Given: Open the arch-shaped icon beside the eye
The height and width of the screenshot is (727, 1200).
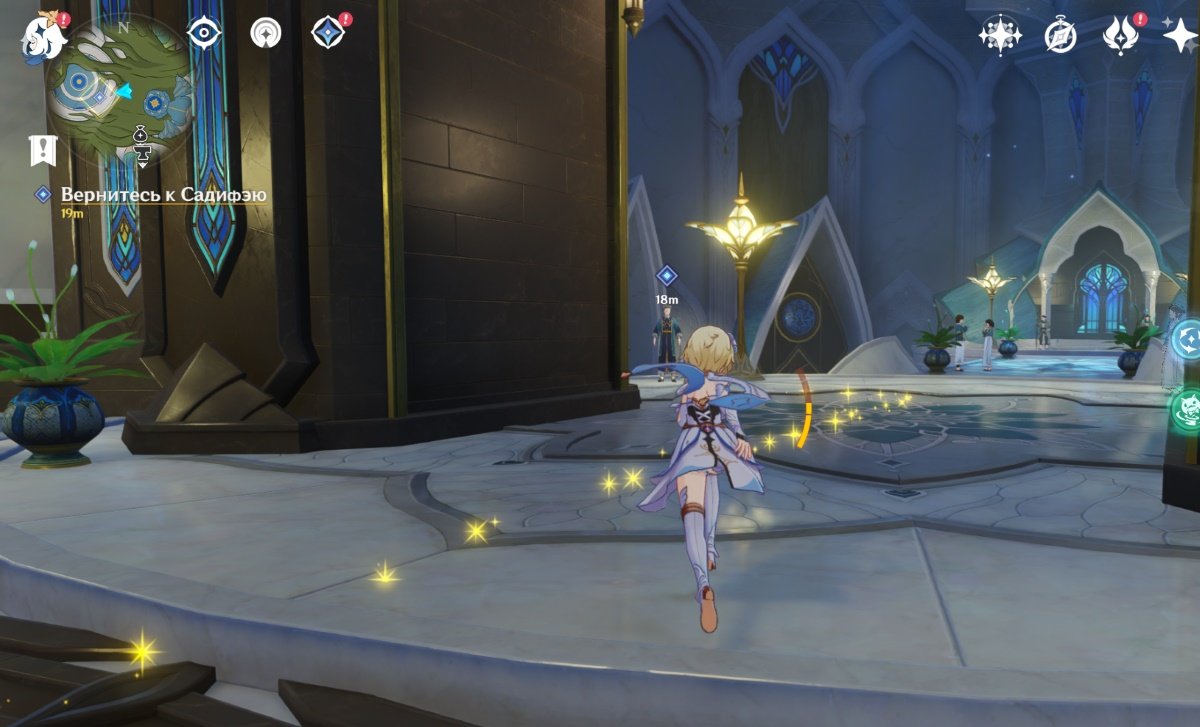Looking at the screenshot, I should pos(266,33).
